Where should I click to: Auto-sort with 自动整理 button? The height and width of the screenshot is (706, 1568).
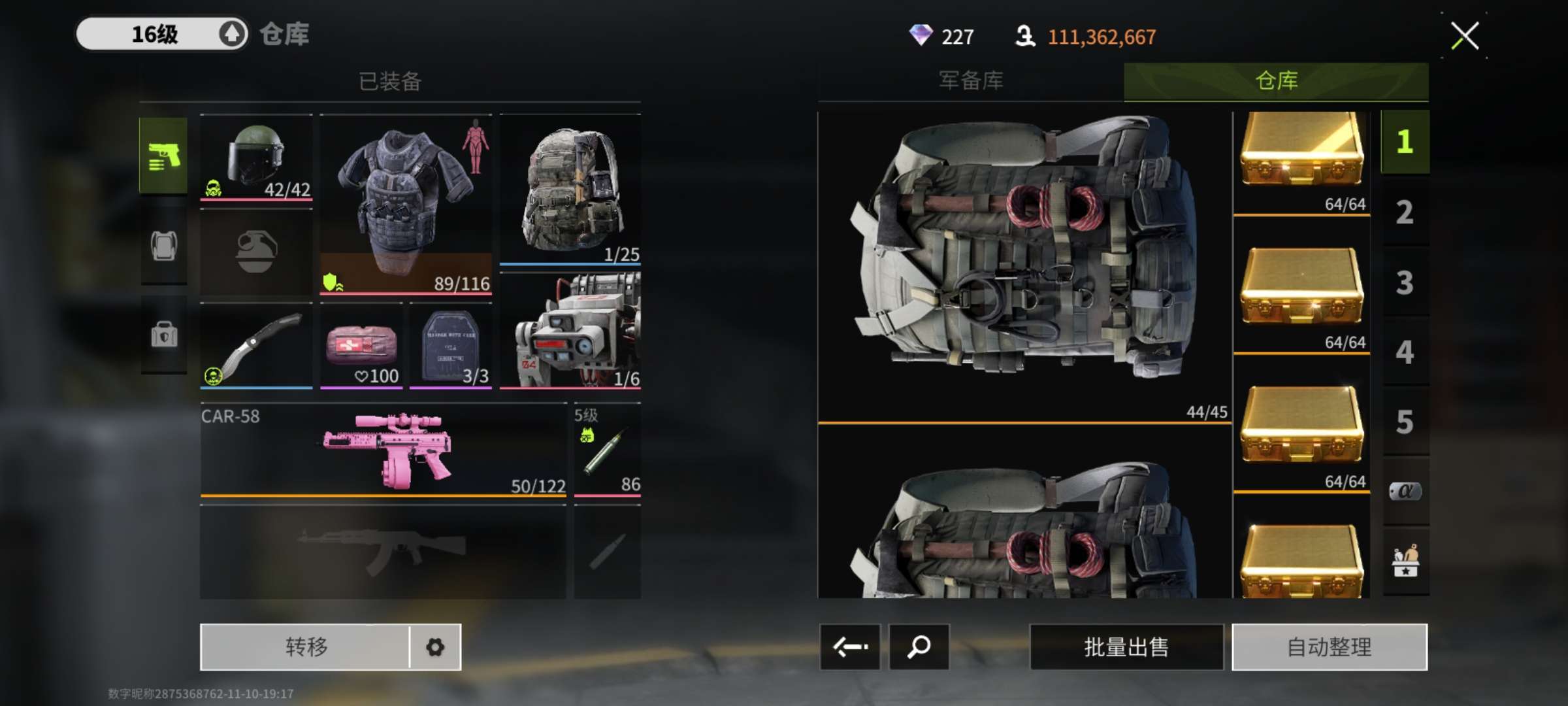coord(1329,647)
